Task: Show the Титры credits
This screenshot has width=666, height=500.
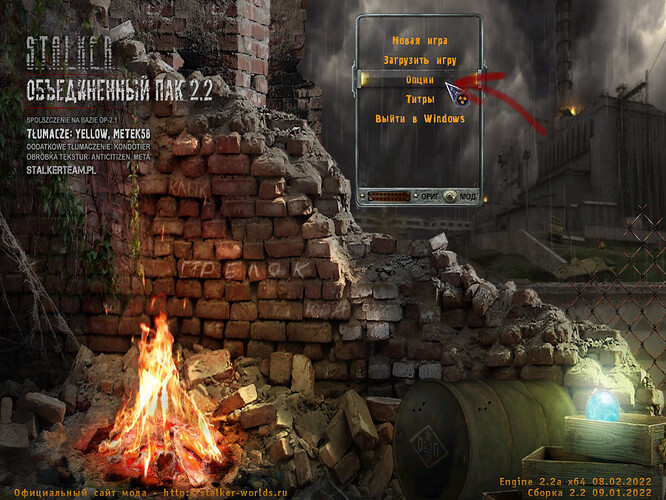Action: [419, 99]
